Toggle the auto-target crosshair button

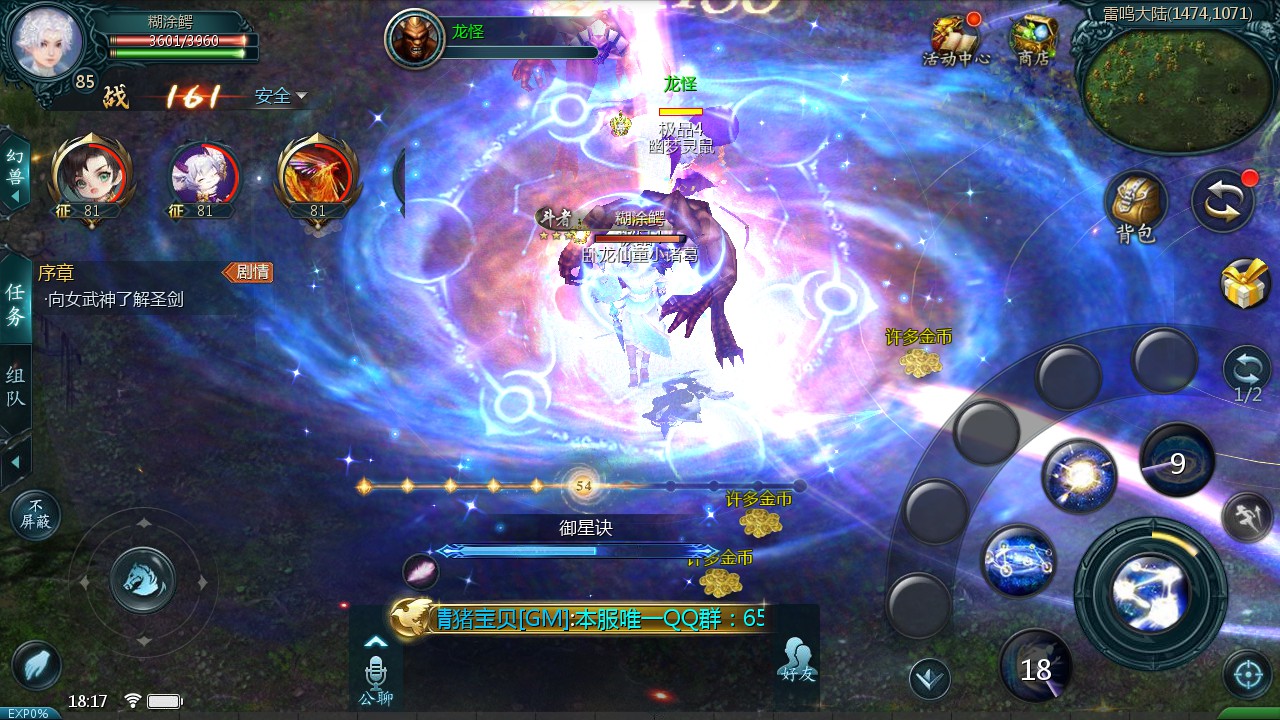(1247, 675)
